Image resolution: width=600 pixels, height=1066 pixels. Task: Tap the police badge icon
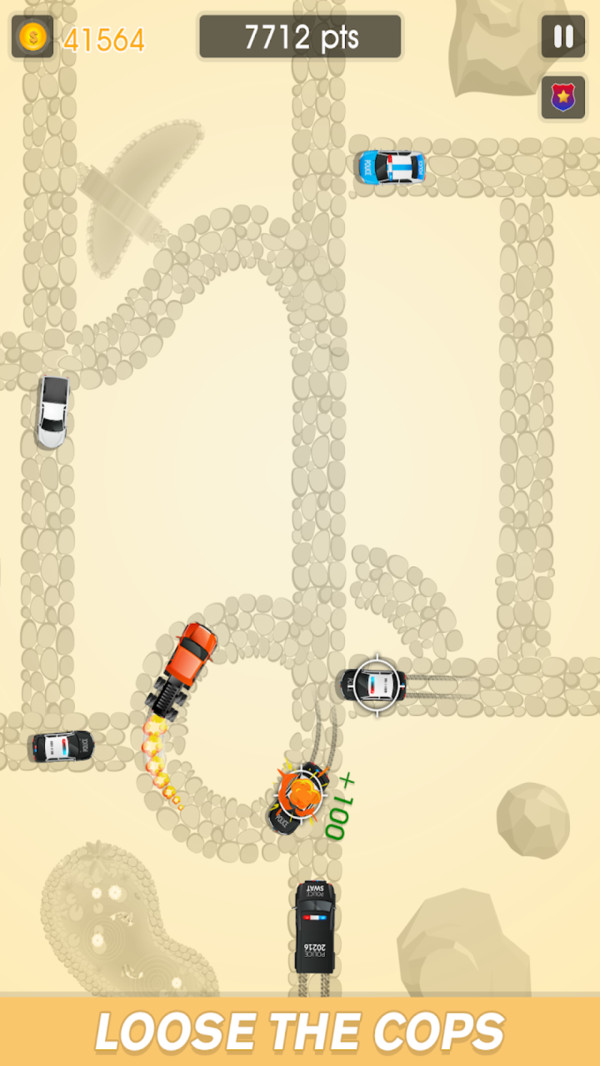tap(563, 98)
